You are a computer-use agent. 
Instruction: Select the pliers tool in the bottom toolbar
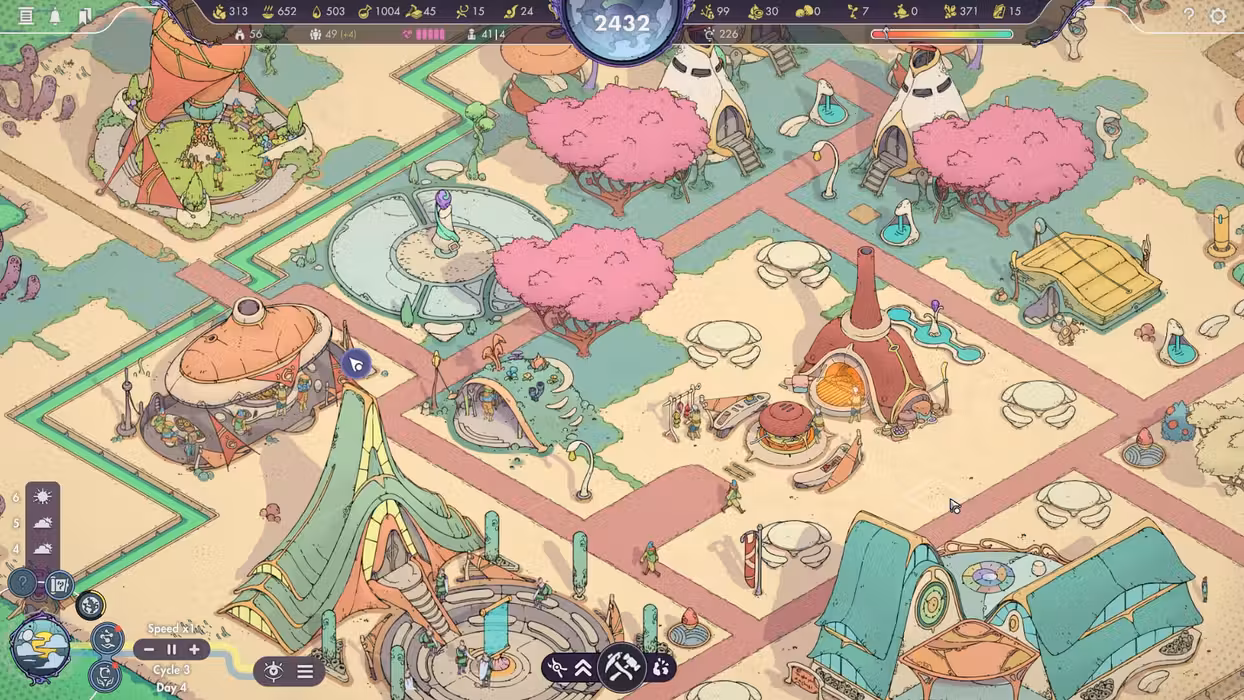(x=558, y=667)
